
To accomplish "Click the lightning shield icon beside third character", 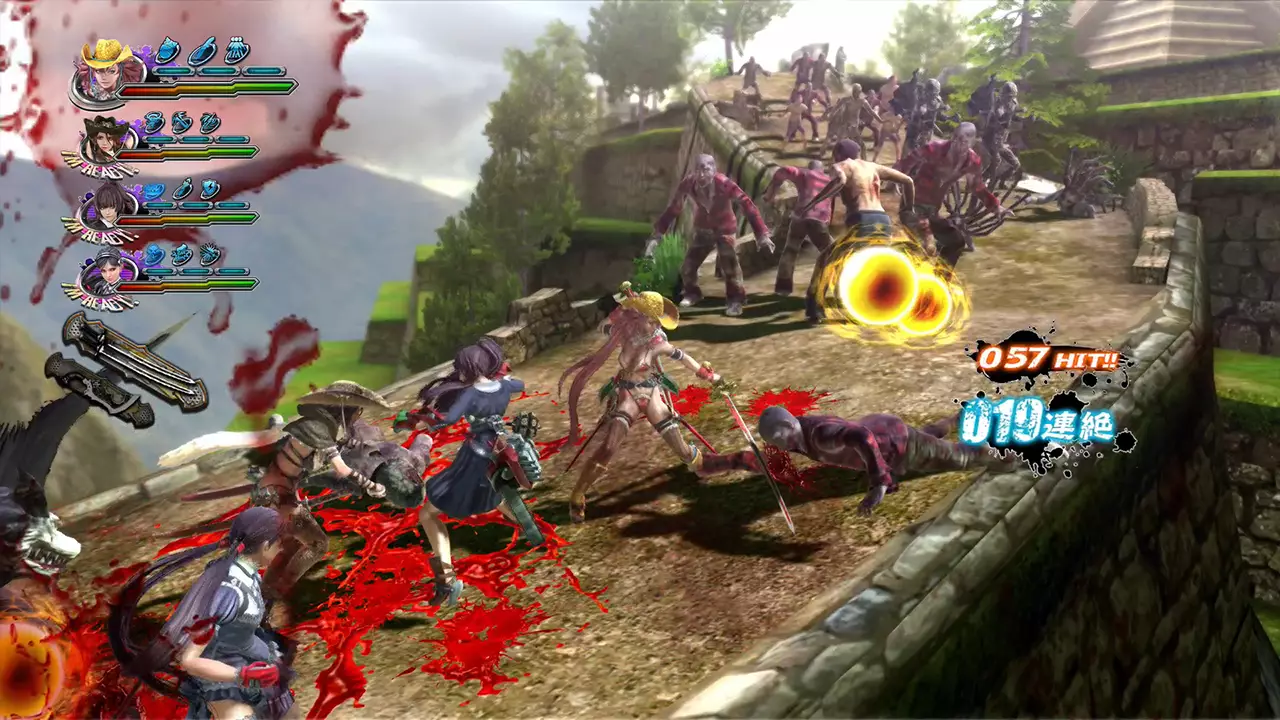I will (208, 187).
